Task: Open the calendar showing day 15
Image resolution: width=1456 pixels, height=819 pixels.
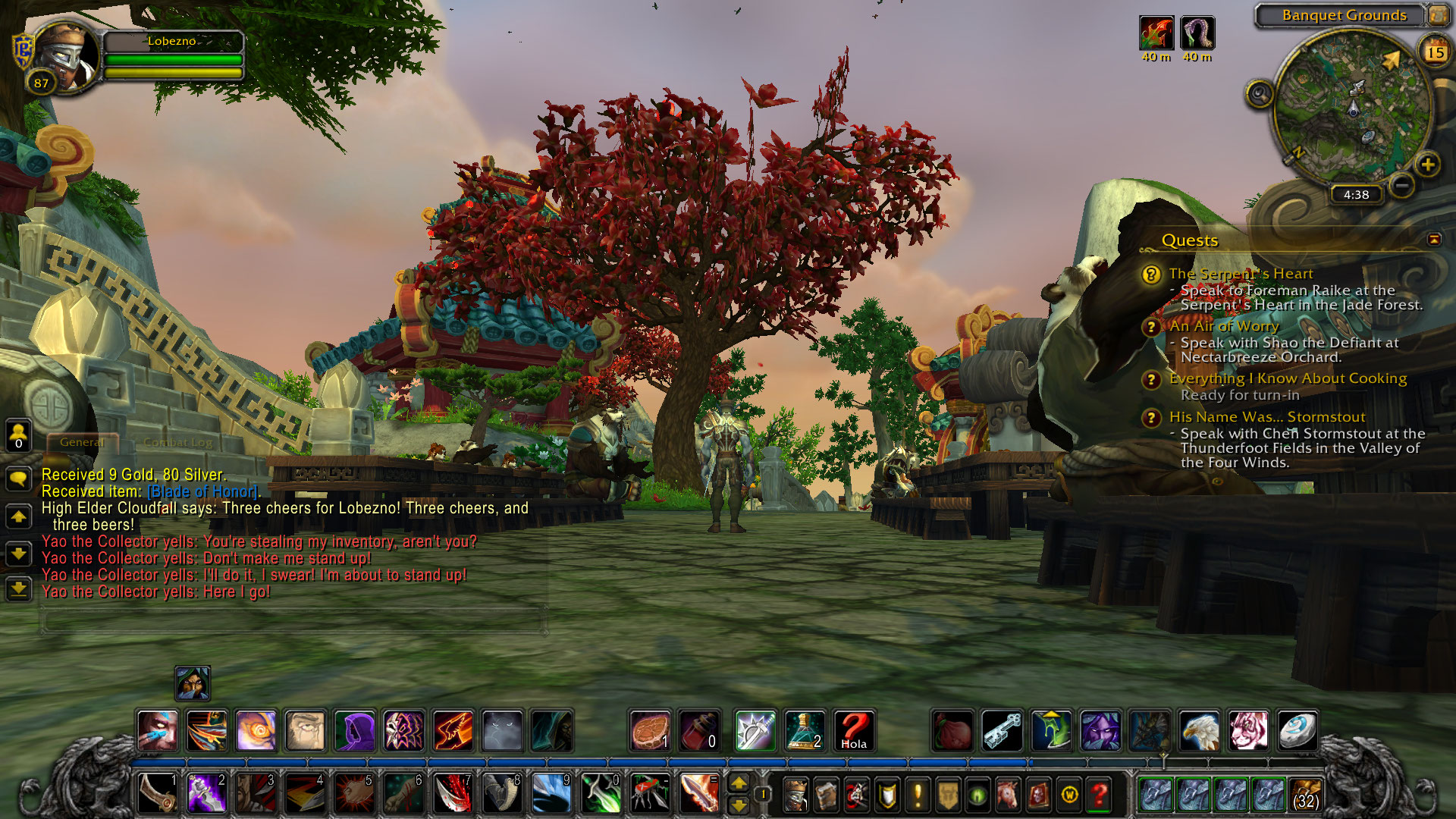Action: tap(1435, 52)
